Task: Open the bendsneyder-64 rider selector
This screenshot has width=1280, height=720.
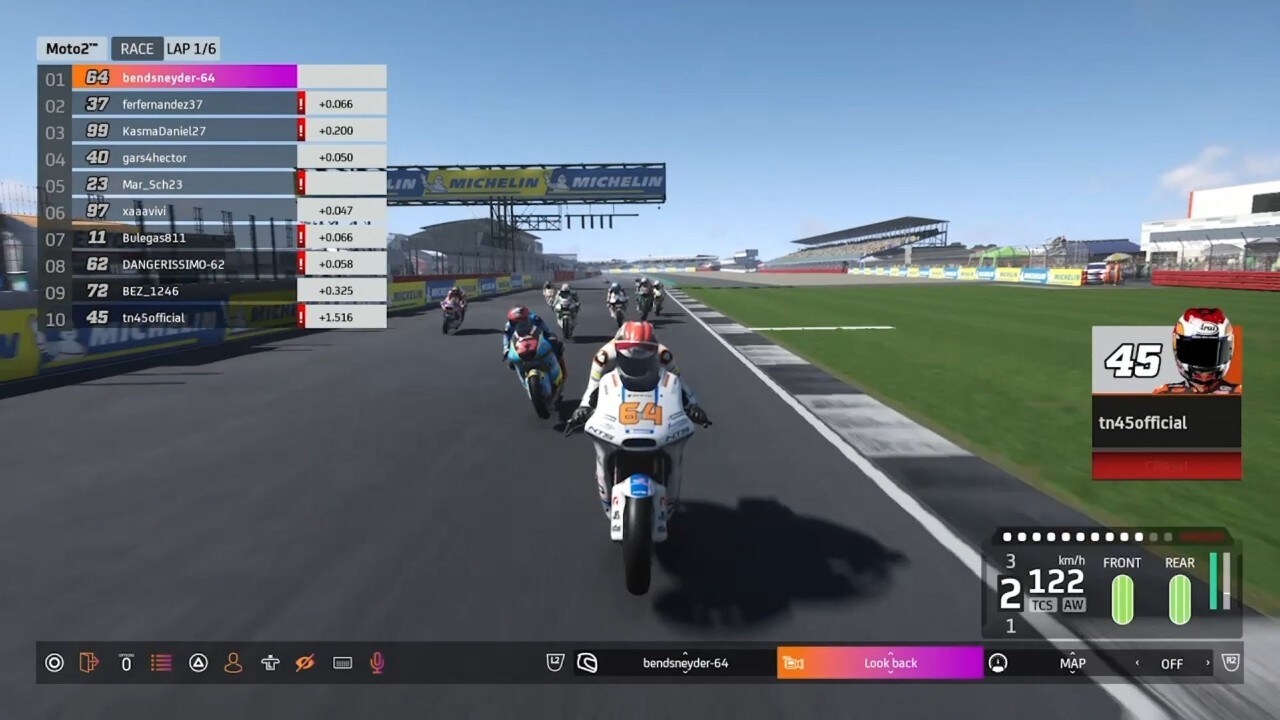Action: [685, 663]
